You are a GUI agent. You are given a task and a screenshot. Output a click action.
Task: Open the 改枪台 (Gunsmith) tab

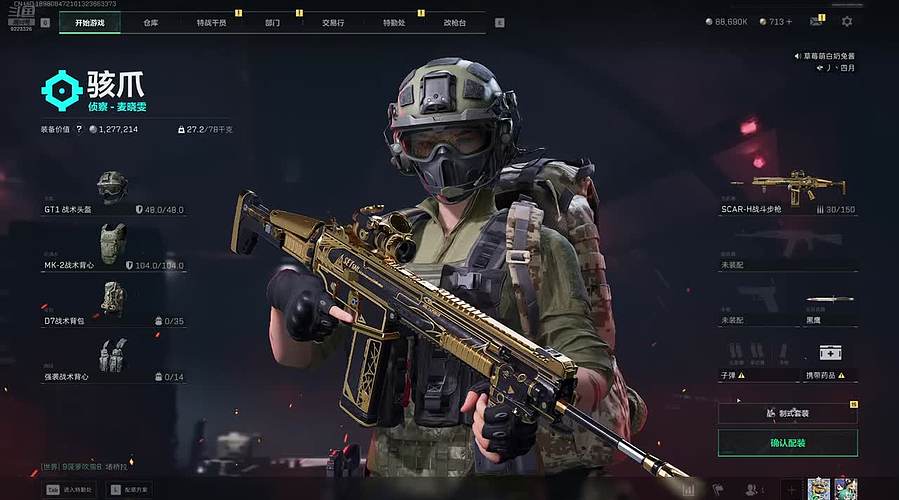(455, 22)
